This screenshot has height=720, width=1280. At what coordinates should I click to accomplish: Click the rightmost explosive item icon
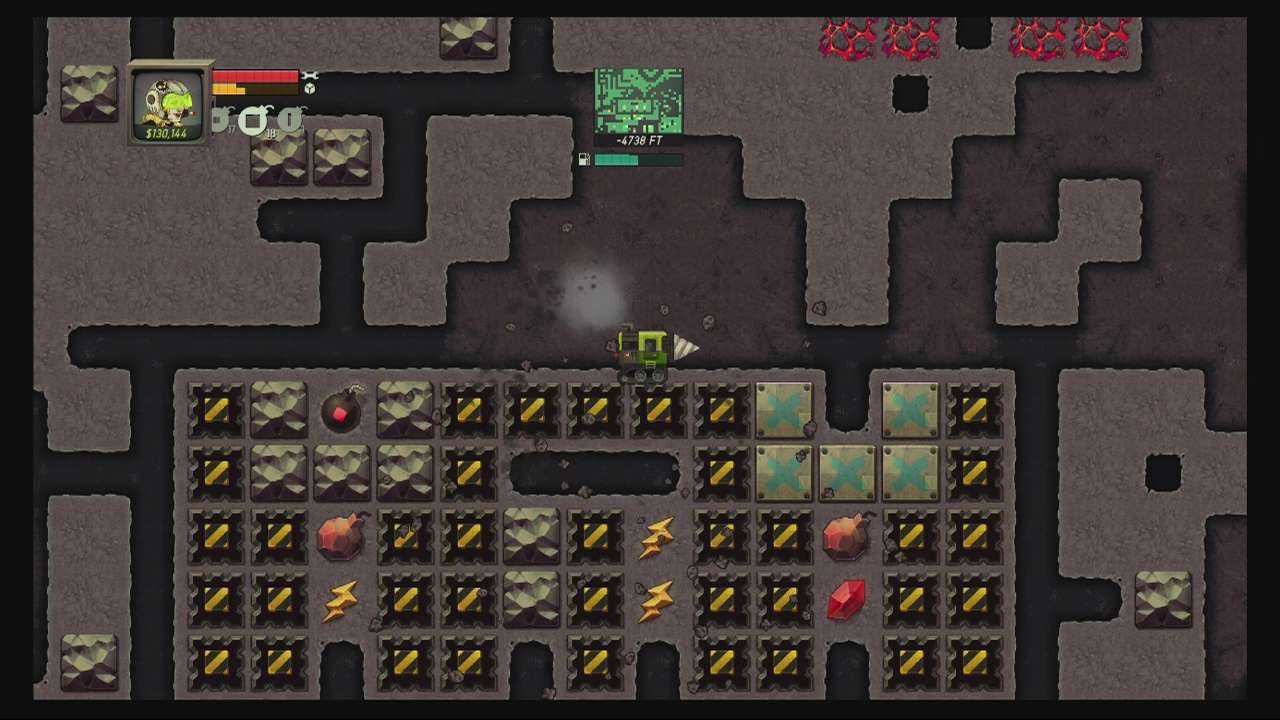[x=289, y=119]
